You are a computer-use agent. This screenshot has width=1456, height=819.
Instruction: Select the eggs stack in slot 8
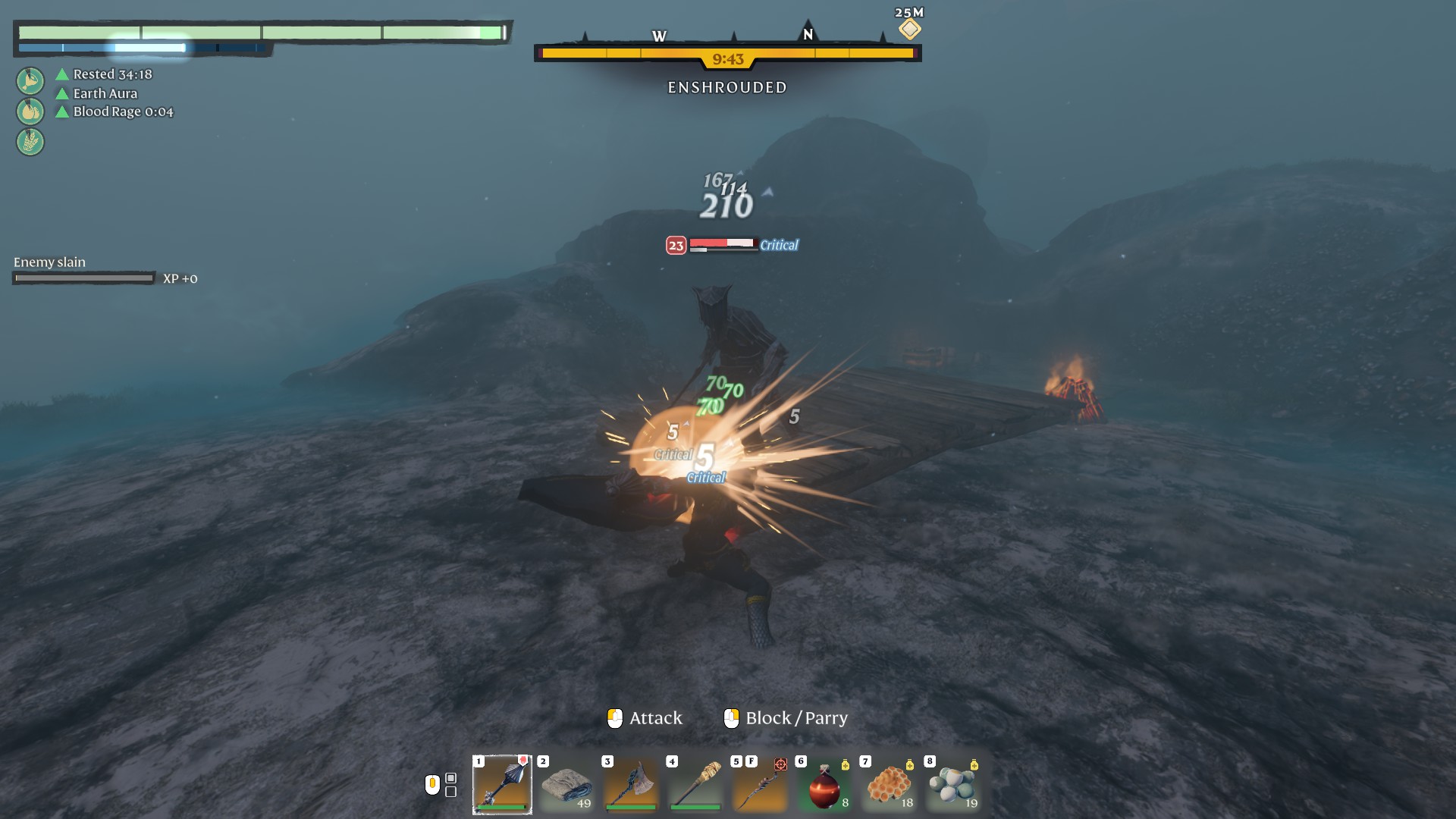pos(953,784)
